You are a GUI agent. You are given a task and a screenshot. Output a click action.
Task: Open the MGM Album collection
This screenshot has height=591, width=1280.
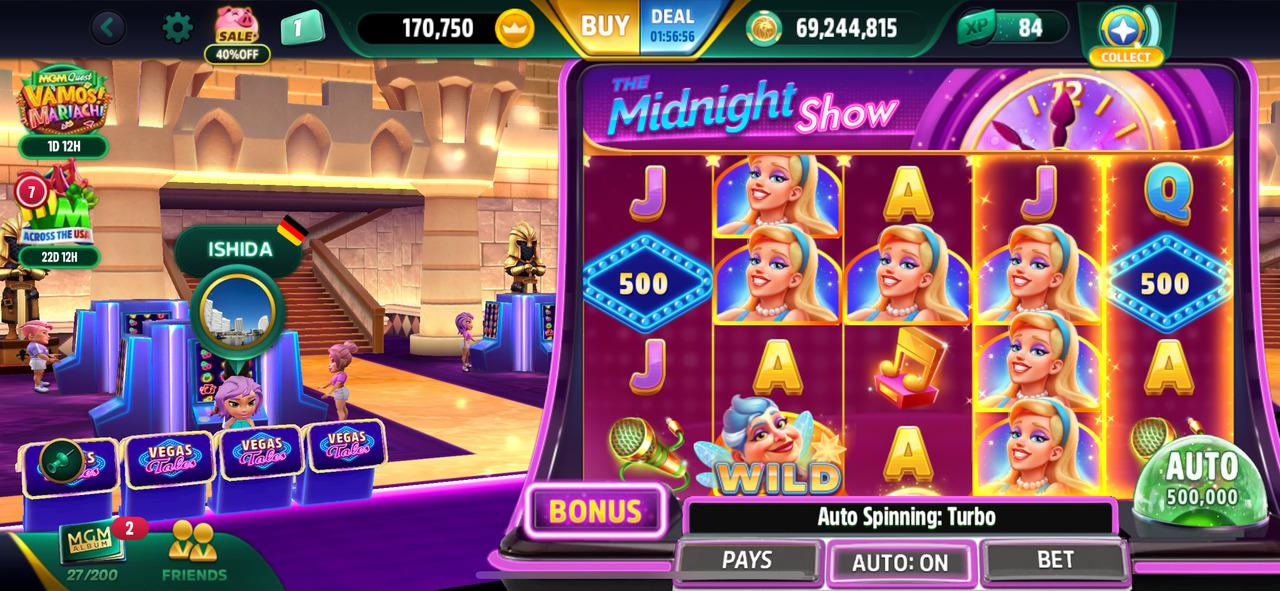[92, 549]
